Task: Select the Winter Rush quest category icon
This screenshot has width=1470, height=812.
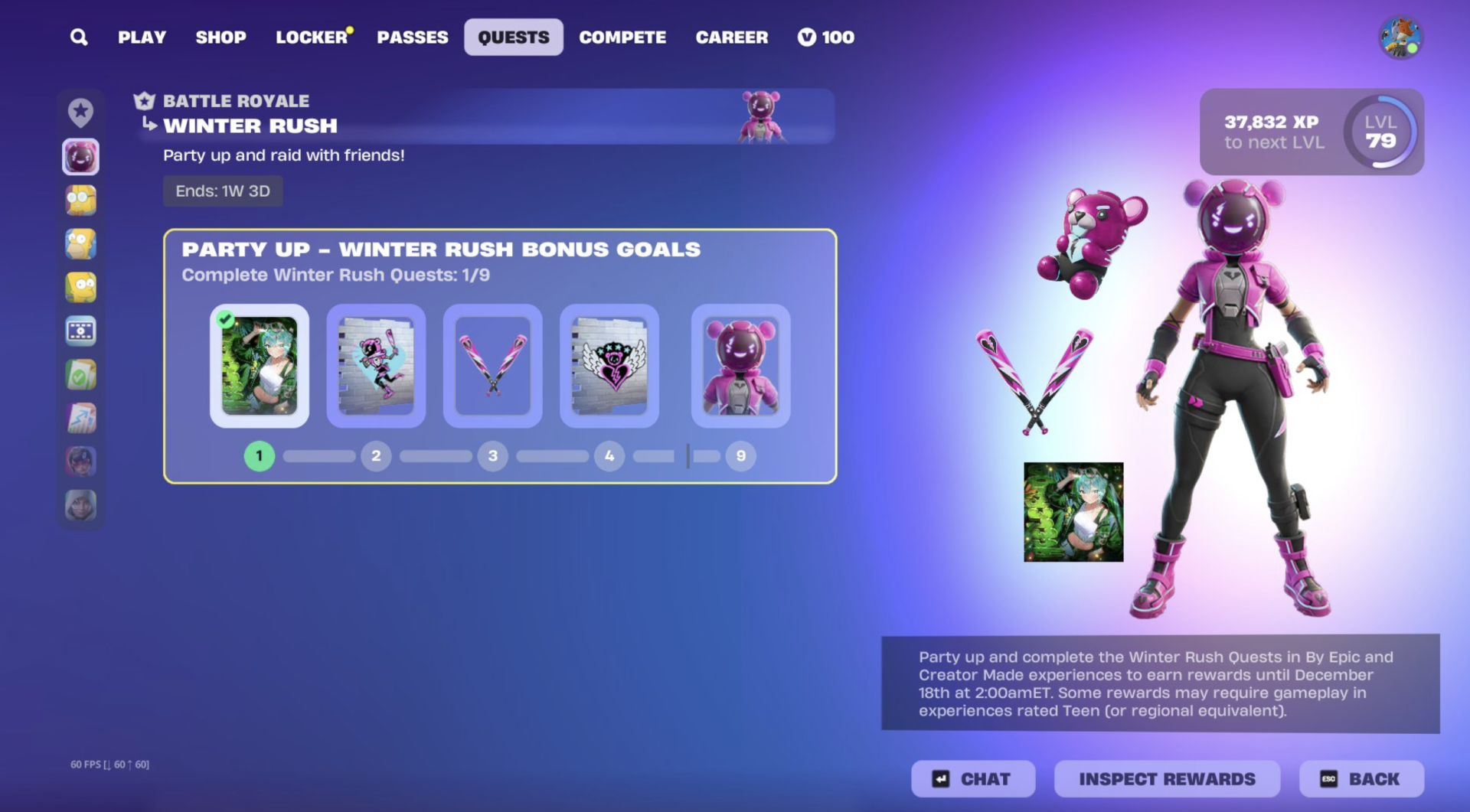Action: point(80,157)
